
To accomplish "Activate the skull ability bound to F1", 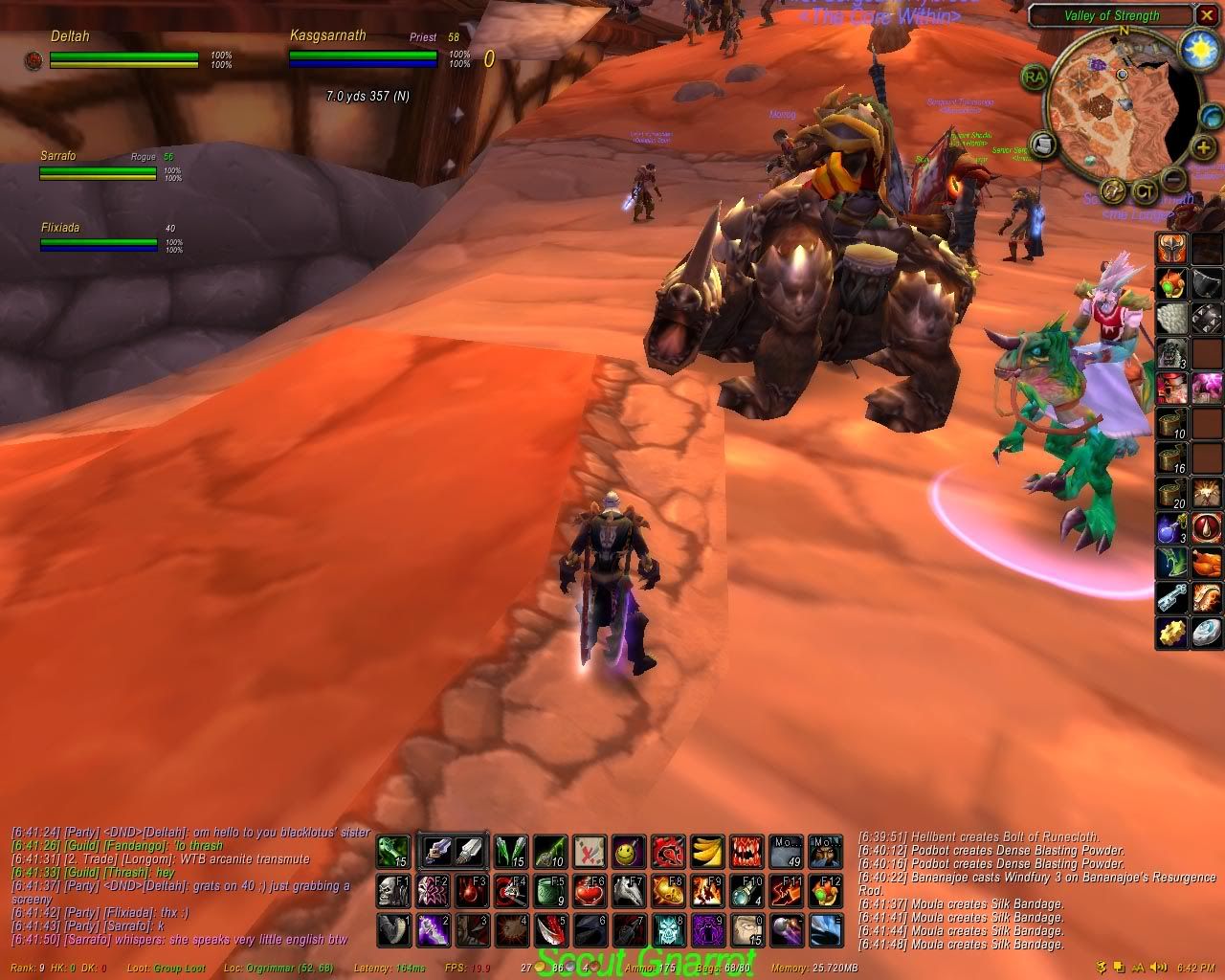I will (392, 890).
